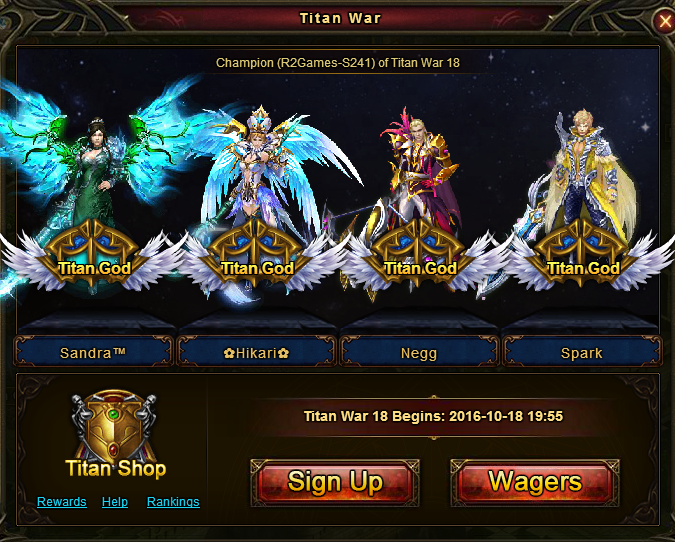Select the Sandra™ name plate
Image resolution: width=675 pixels, height=542 pixels.
point(93,352)
